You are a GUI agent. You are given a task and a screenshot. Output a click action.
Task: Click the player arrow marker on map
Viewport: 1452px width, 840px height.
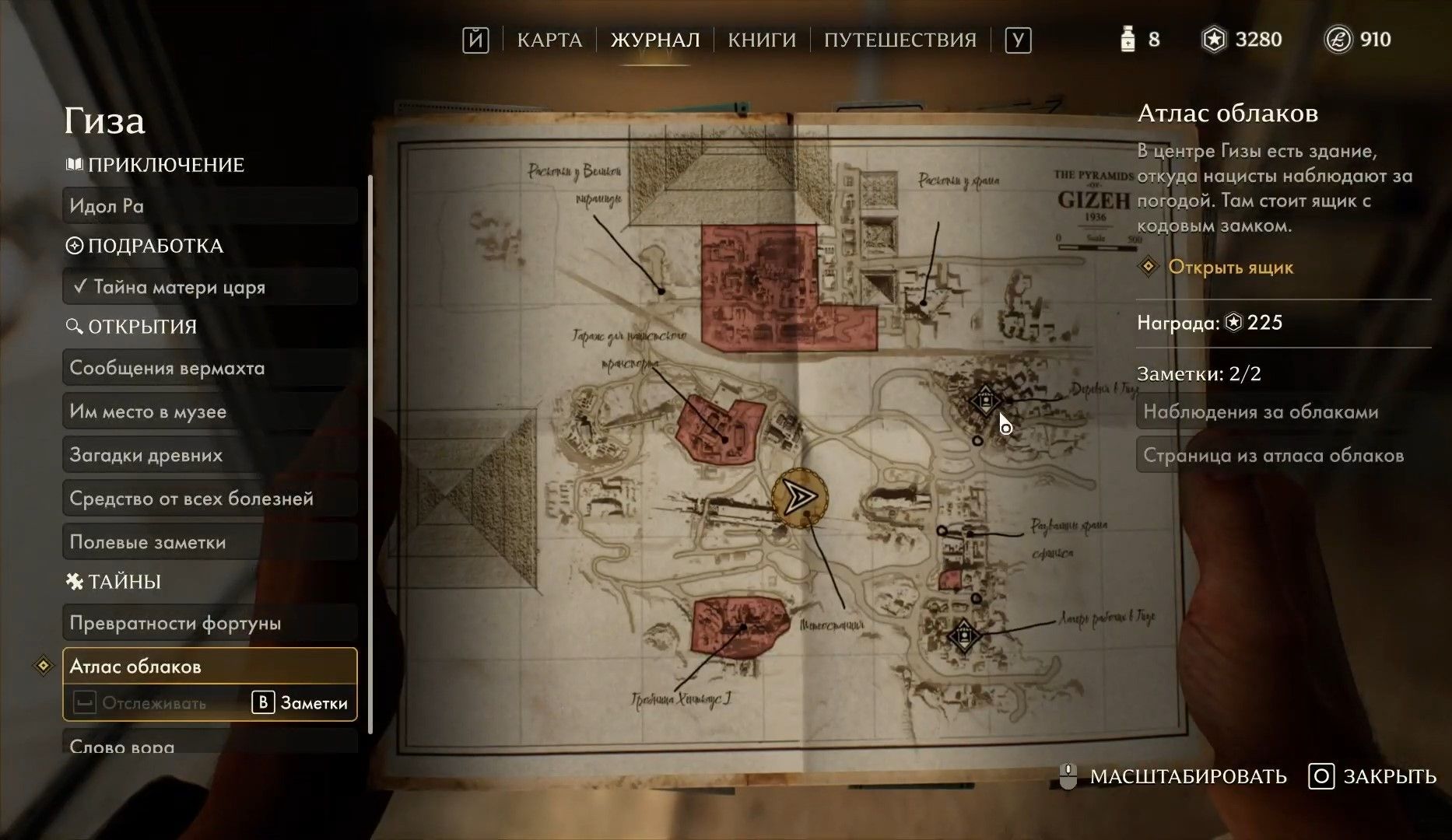click(799, 497)
